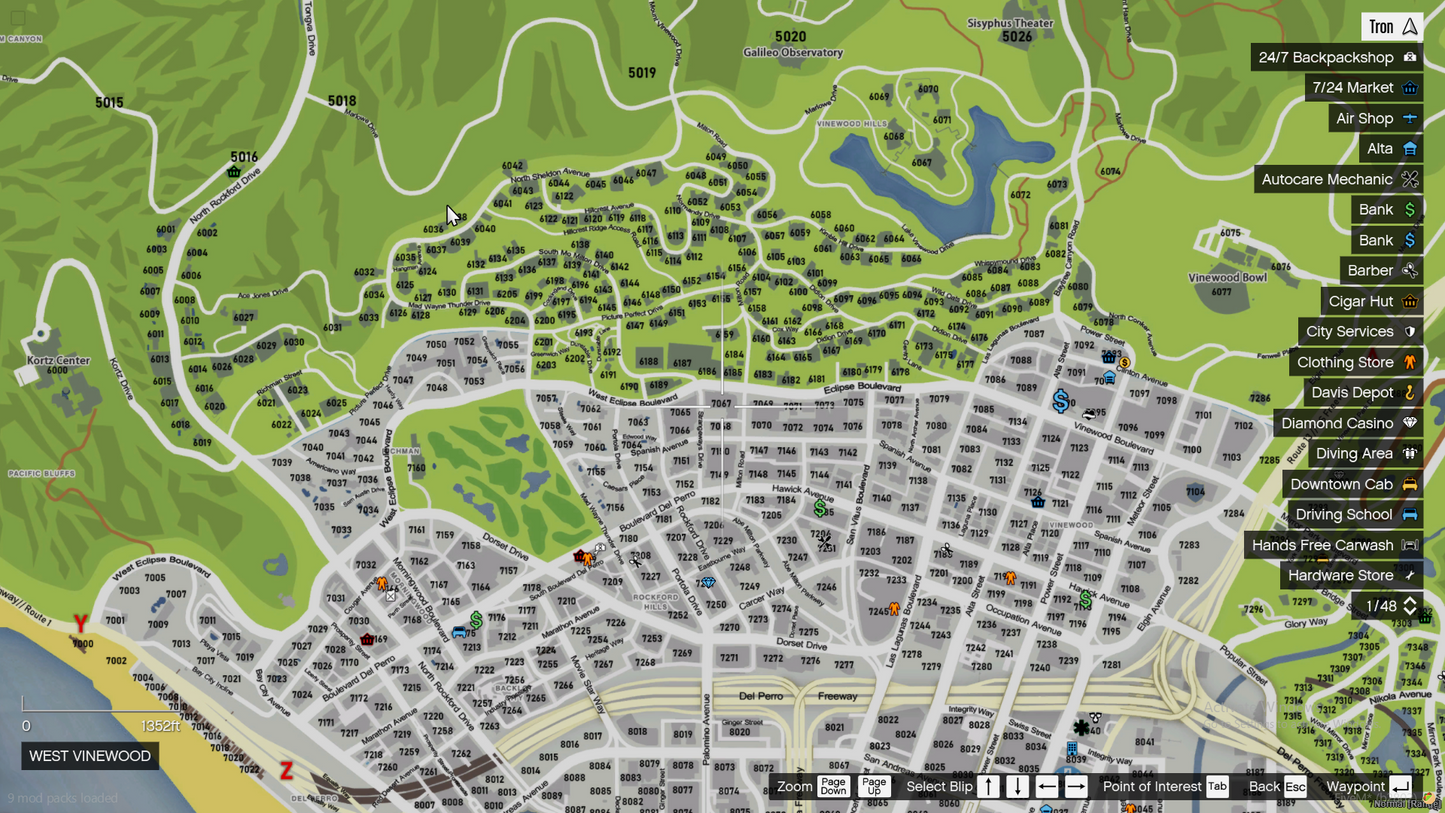
Task: Choose the Bank entry with green dollar icon
Action: [1386, 210]
